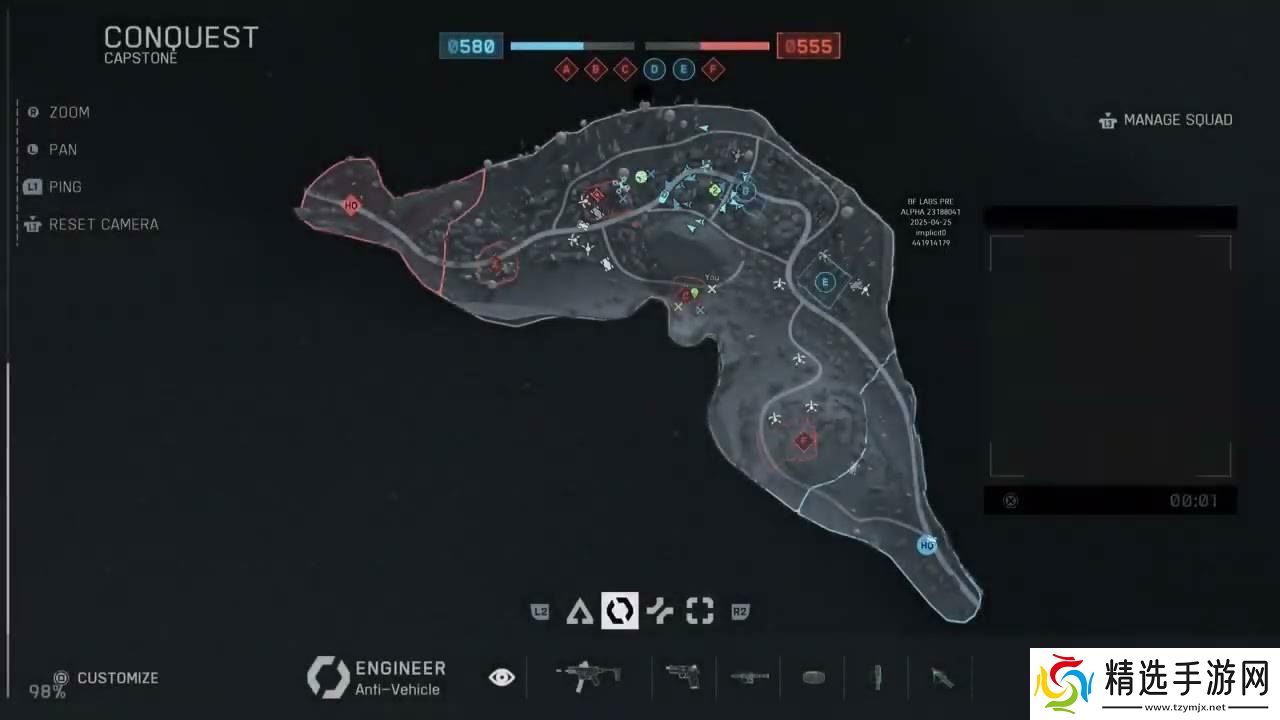Click the red objective C marker
This screenshot has width=1280, height=720.
coord(686,294)
